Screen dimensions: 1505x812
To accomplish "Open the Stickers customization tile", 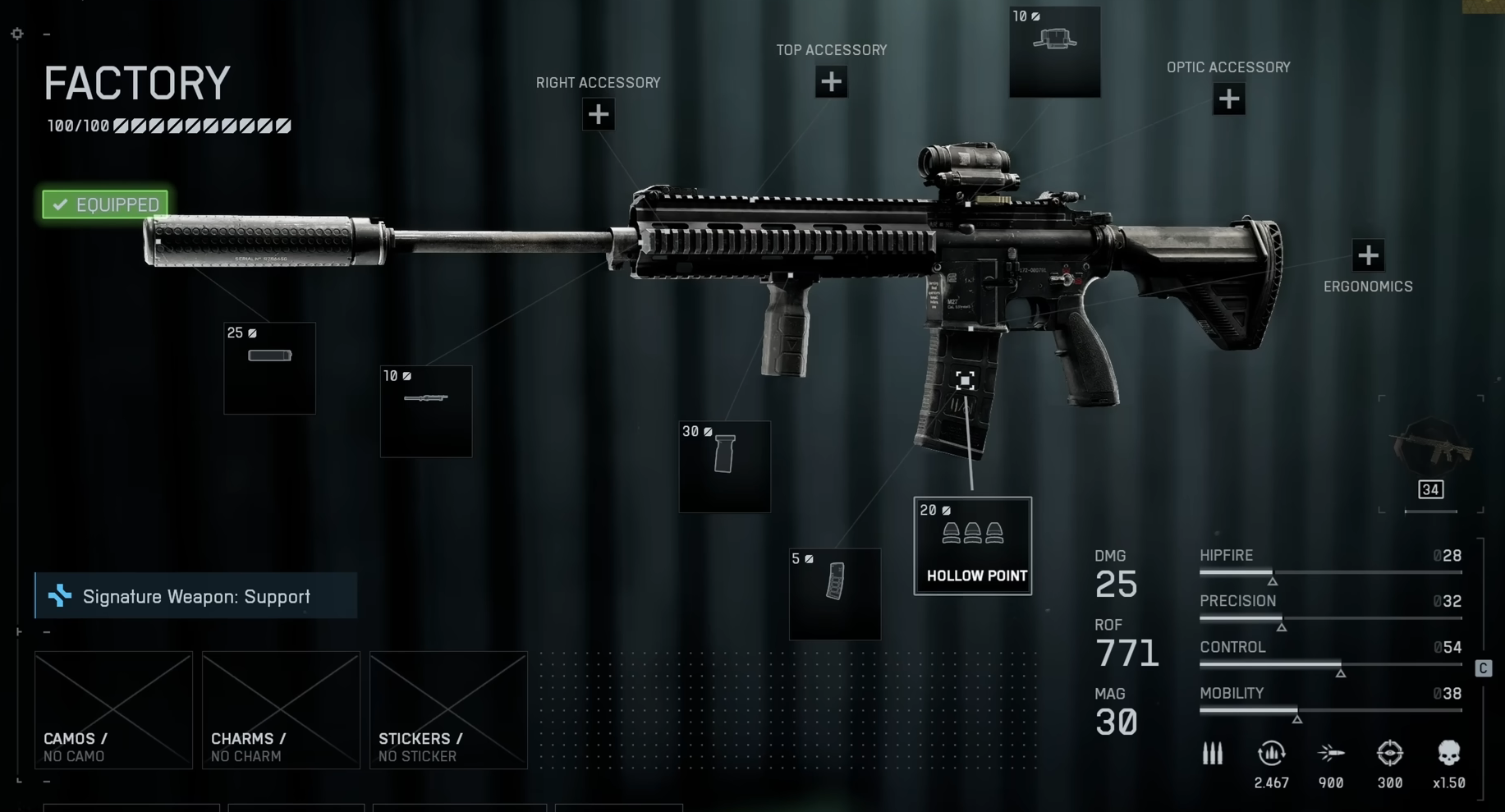I will [x=448, y=710].
